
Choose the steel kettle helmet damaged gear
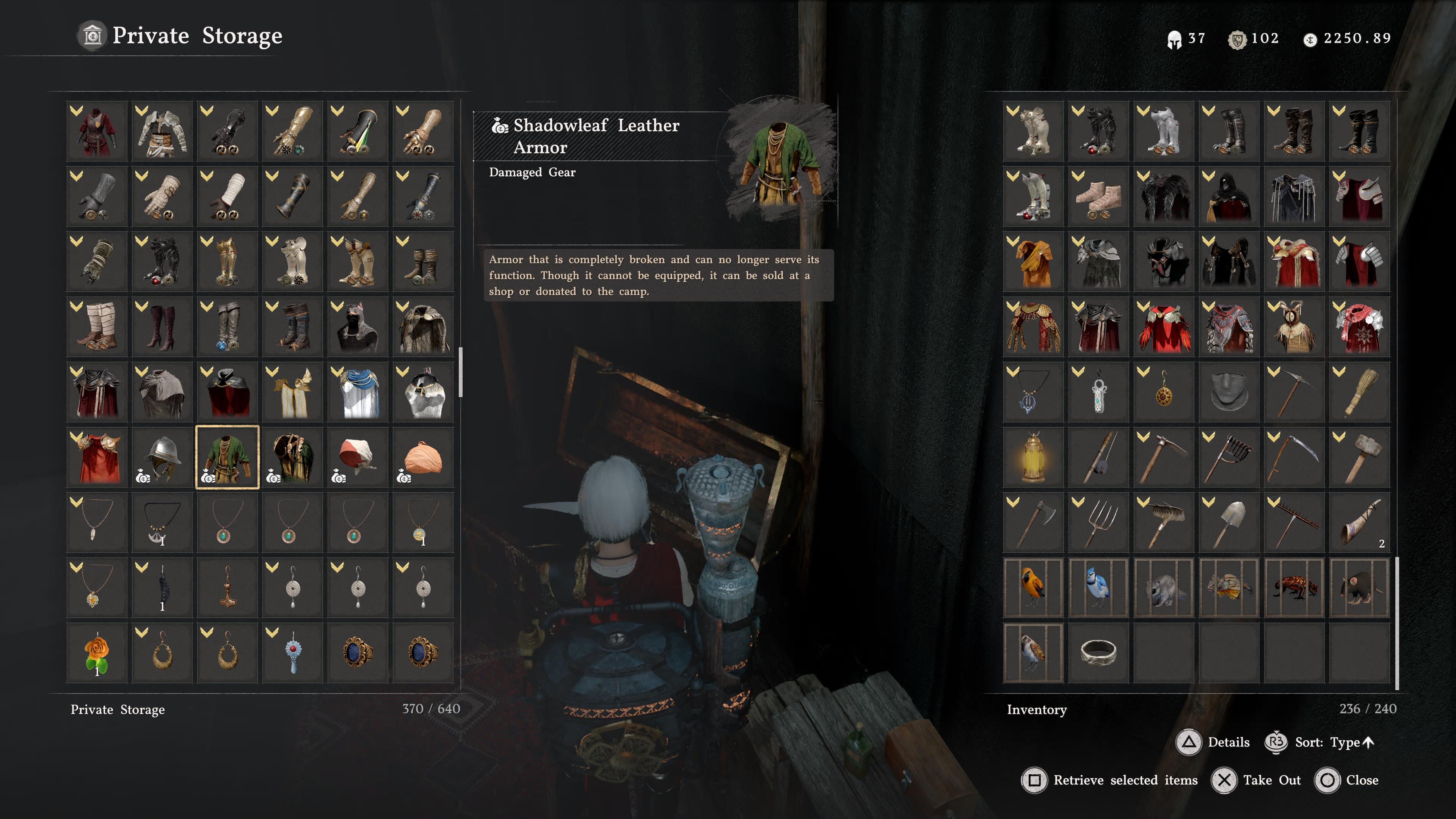click(162, 457)
